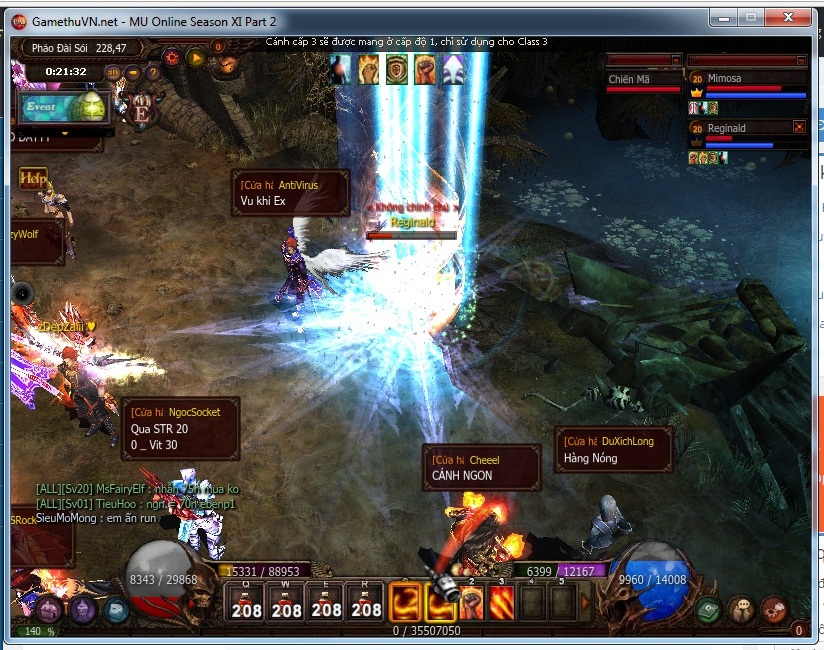The width and height of the screenshot is (824, 650).
Task: Open the winged E emblem menu
Action: (141, 111)
